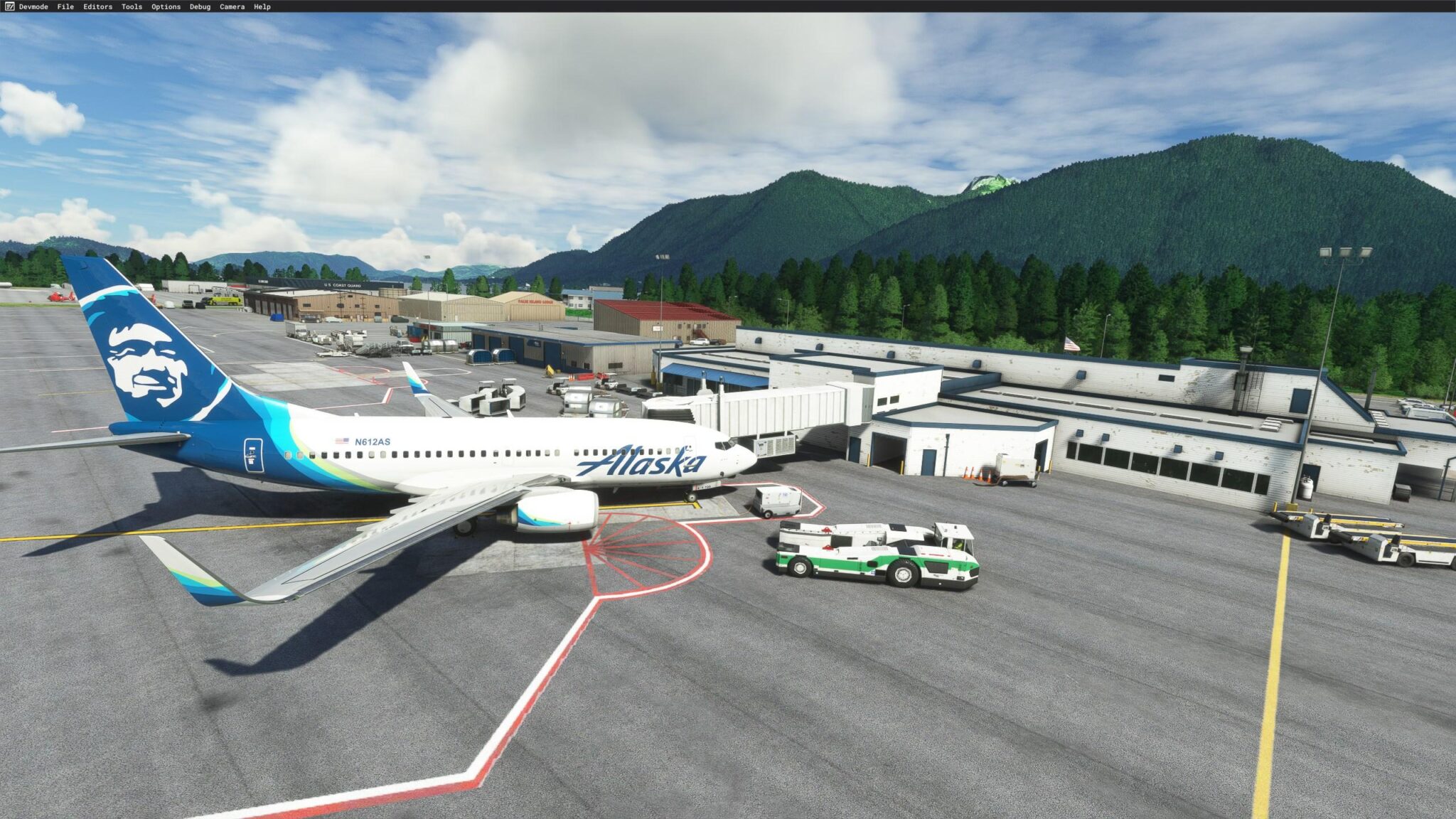Click the Devmode notepad icon

point(9,6)
